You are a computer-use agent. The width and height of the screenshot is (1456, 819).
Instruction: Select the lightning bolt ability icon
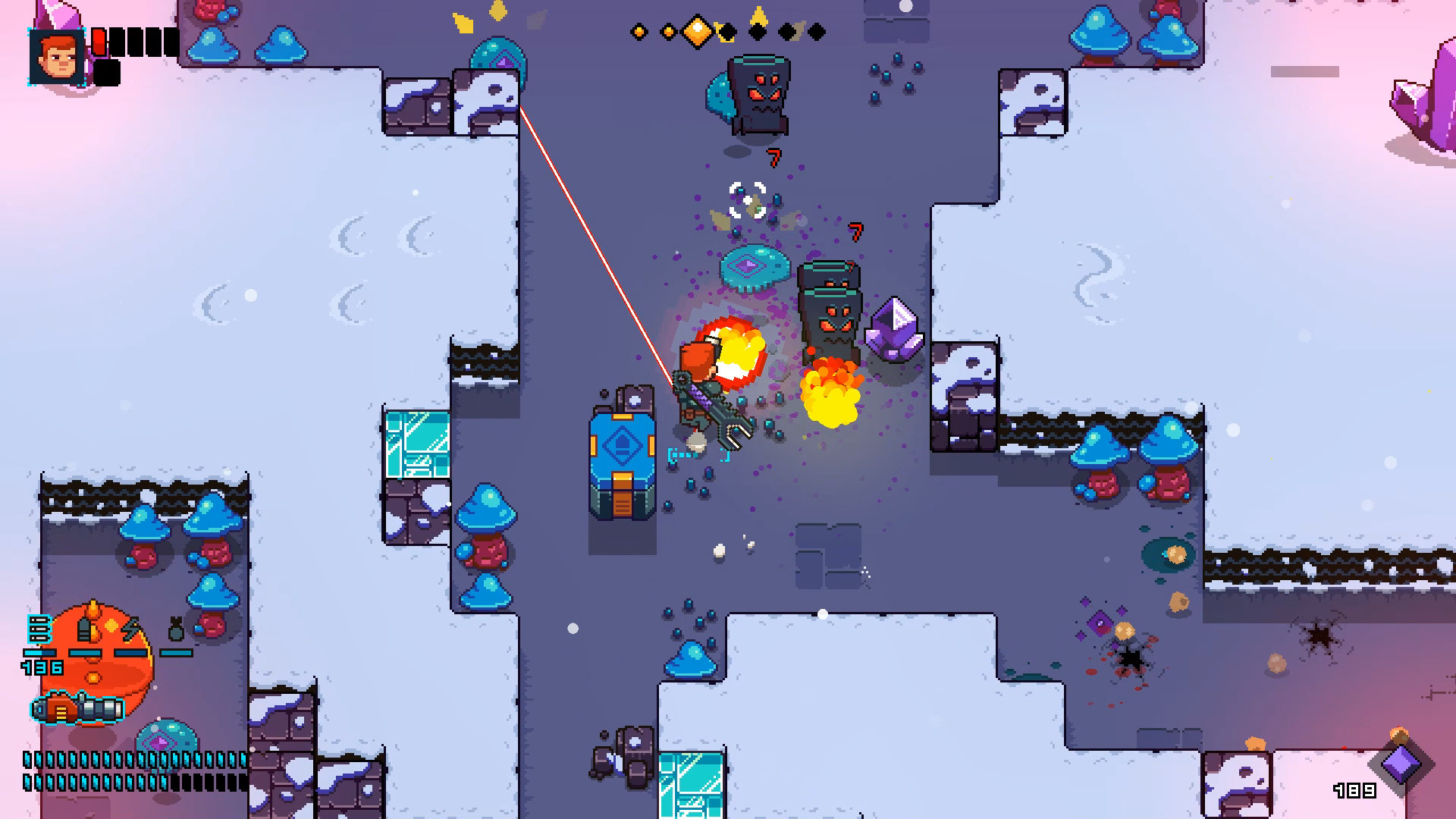pyautogui.click(x=131, y=629)
